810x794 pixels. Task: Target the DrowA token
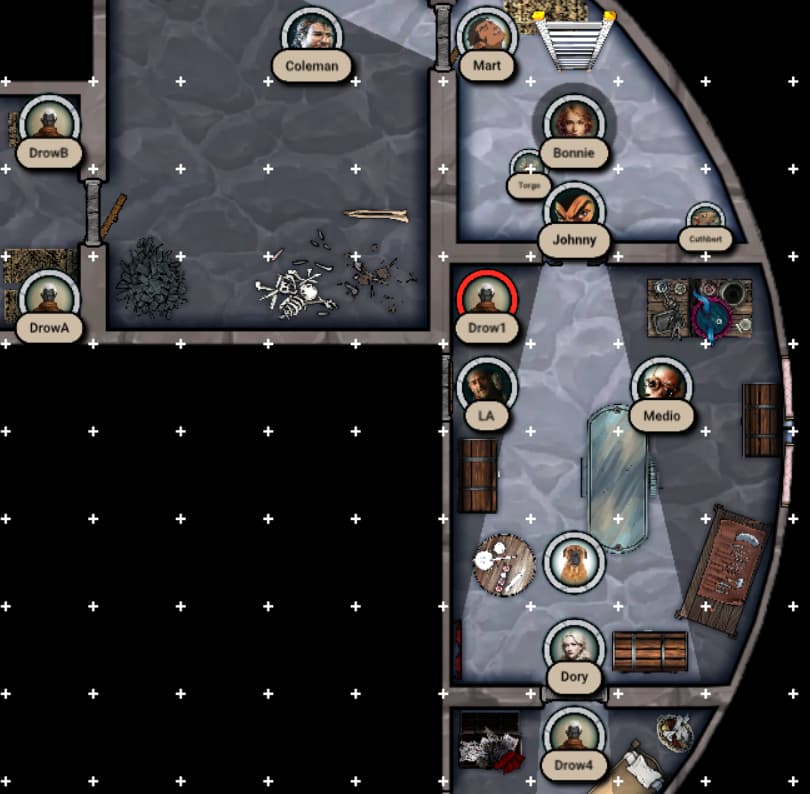47,299
